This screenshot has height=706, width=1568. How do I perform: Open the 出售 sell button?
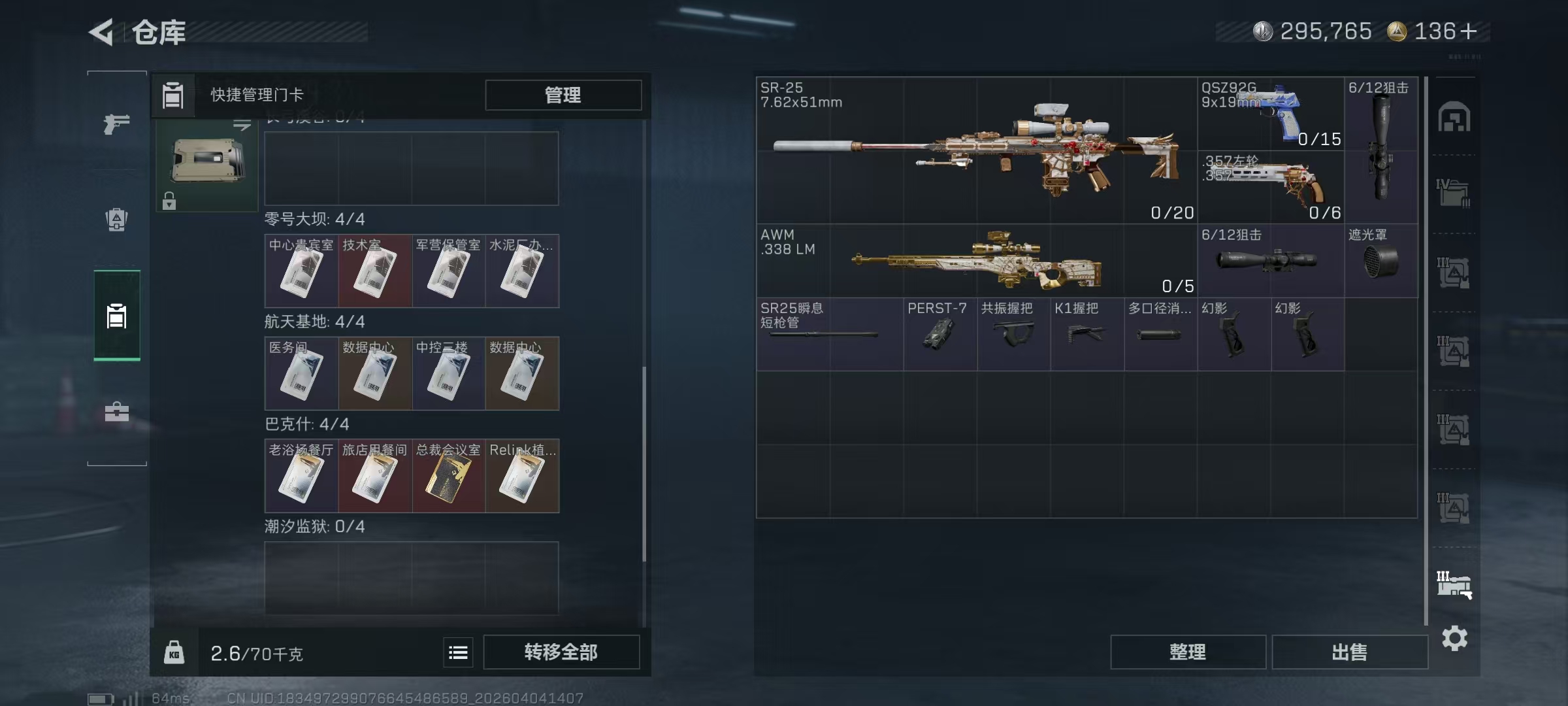(x=1349, y=652)
